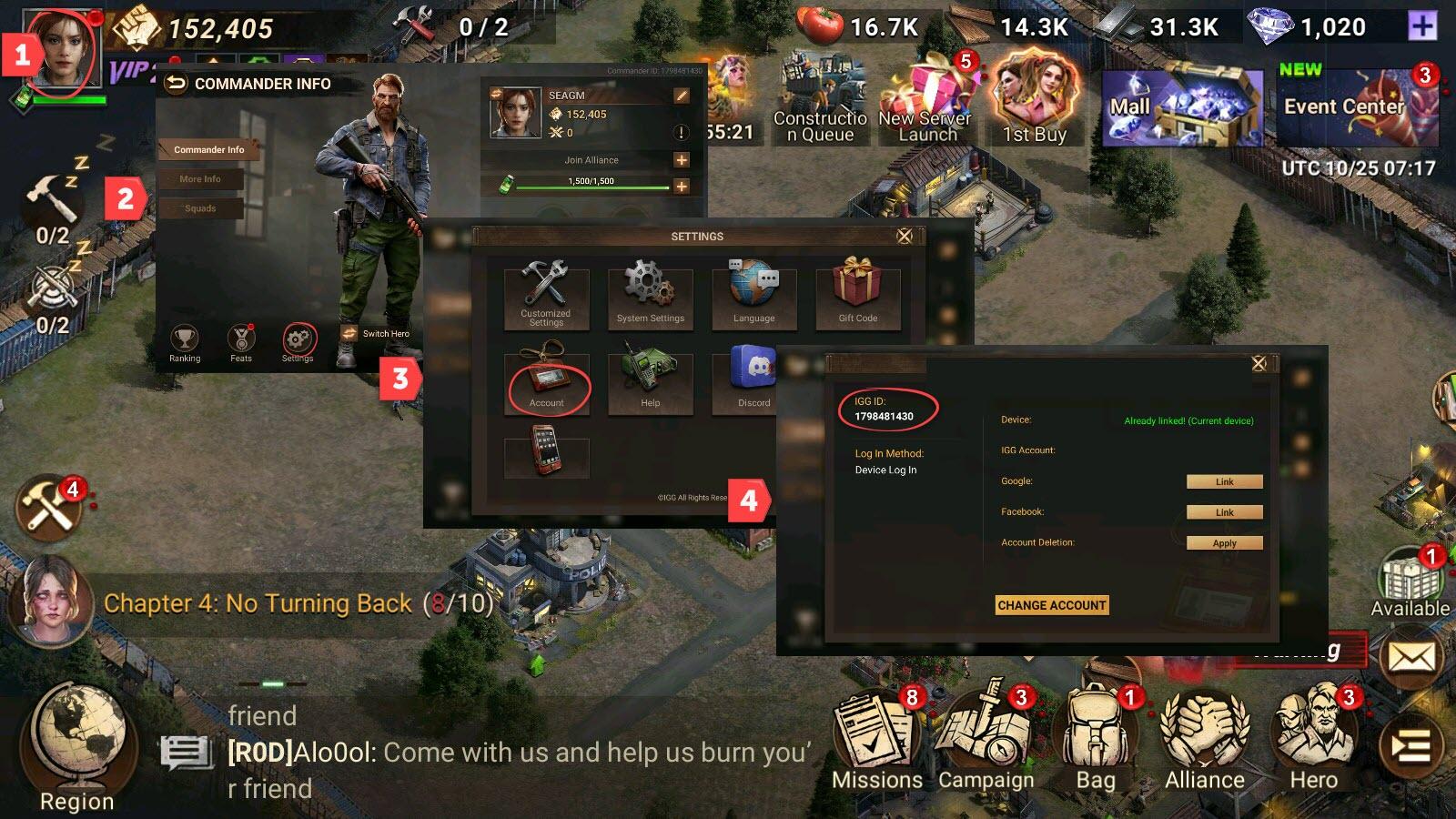Open the Construction Queue
The height and width of the screenshot is (819, 1456).
[x=819, y=100]
